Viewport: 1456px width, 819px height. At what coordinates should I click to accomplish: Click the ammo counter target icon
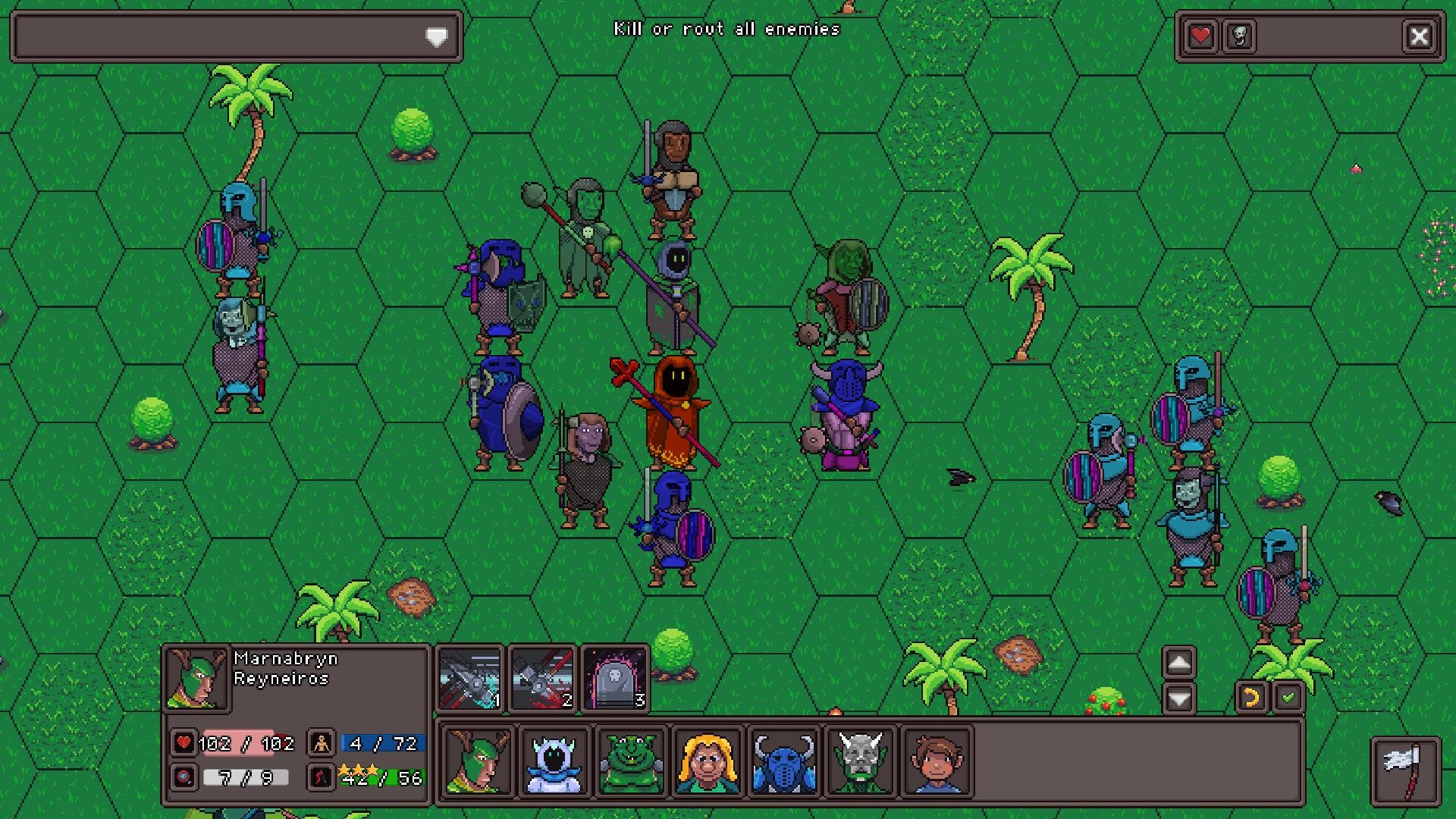(184, 778)
